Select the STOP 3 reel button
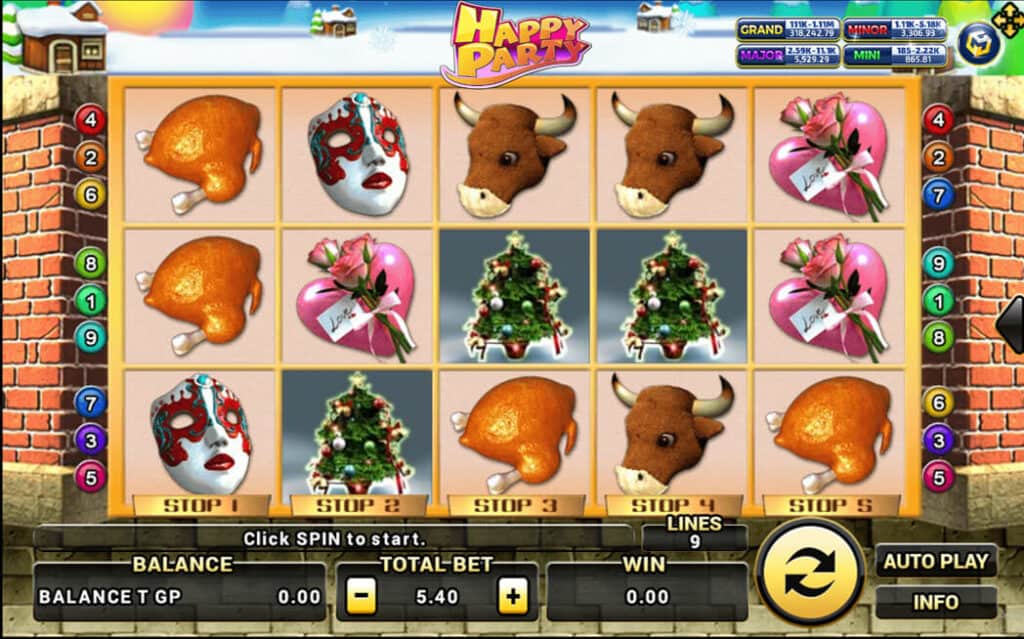 [x=515, y=505]
